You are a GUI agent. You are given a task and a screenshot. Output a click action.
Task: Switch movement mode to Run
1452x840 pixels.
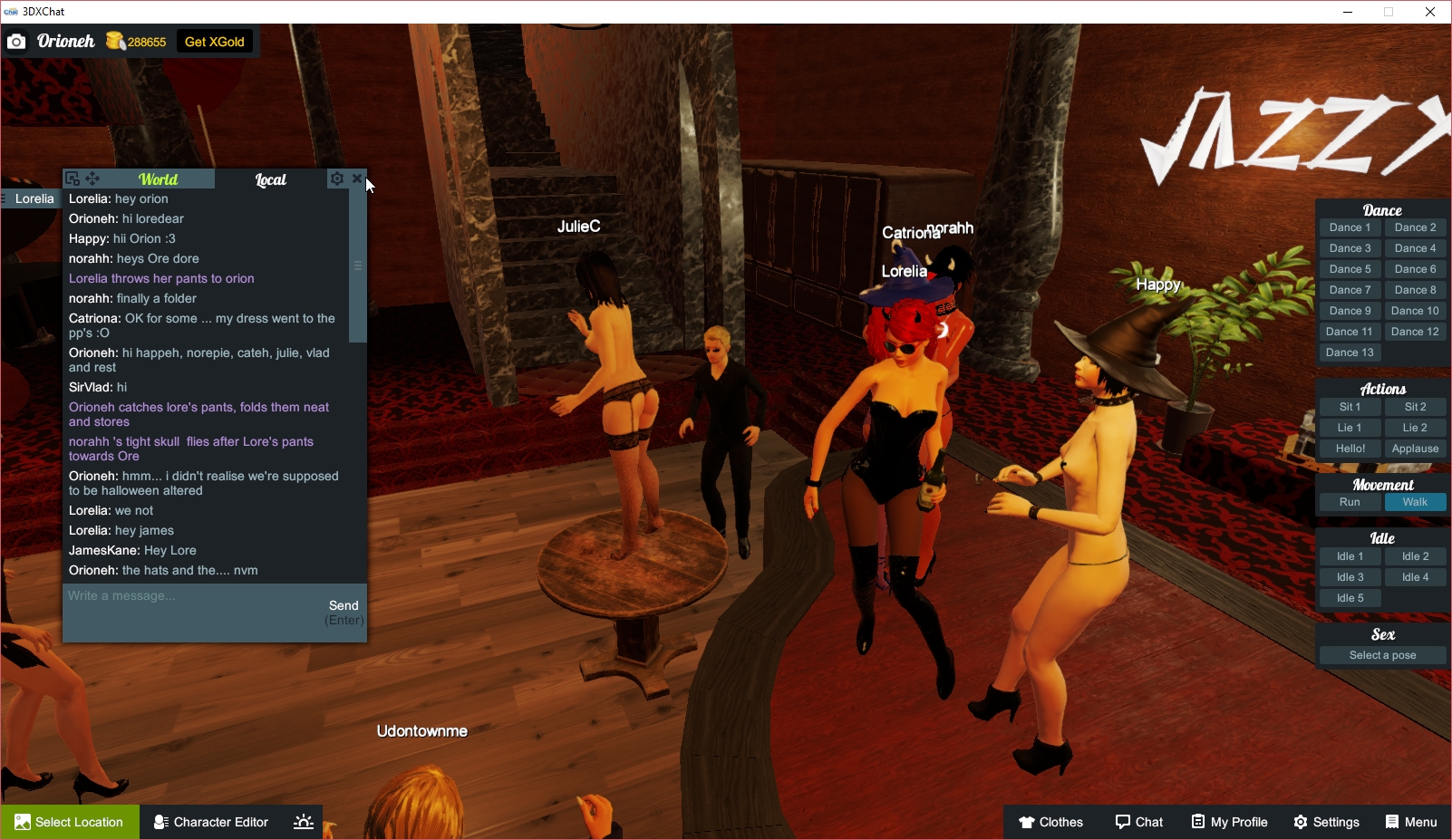1350,501
